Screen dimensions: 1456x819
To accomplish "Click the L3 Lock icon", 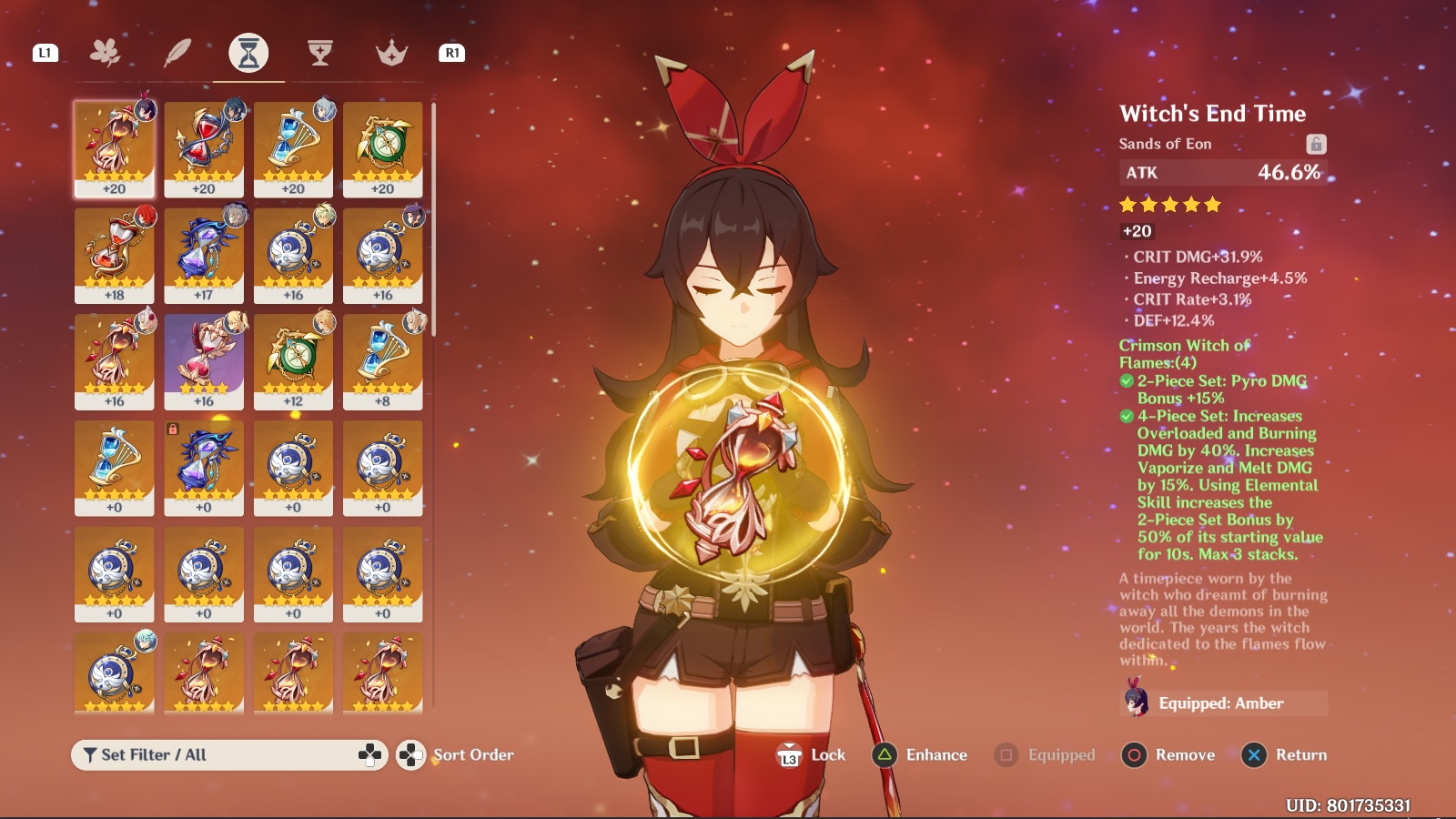I will tap(788, 754).
